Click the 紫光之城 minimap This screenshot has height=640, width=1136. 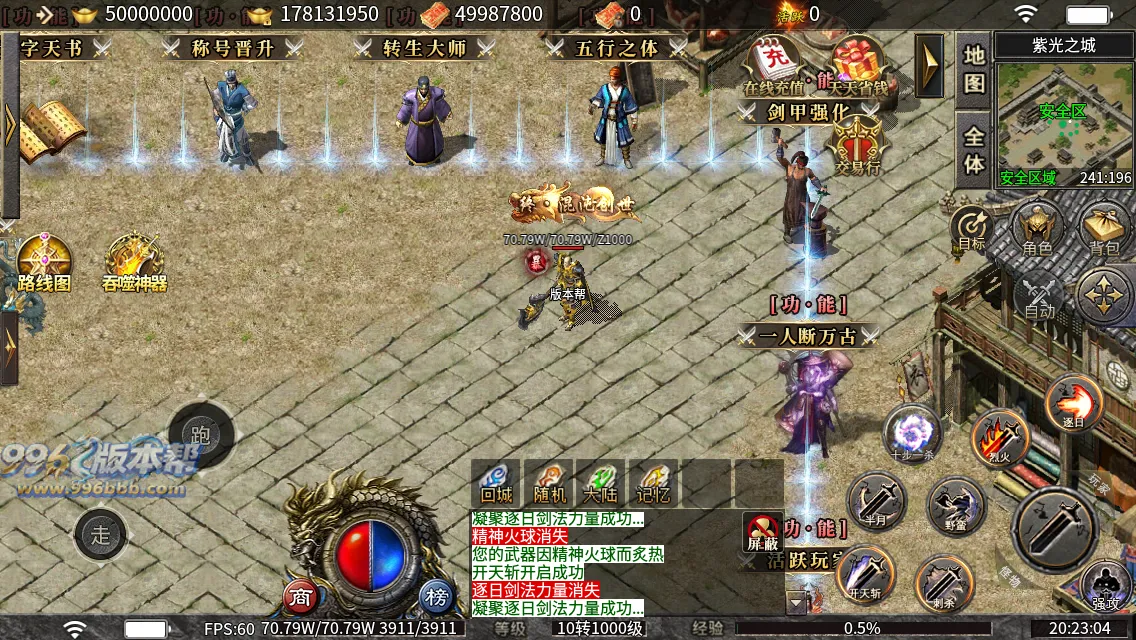click(x=1064, y=121)
